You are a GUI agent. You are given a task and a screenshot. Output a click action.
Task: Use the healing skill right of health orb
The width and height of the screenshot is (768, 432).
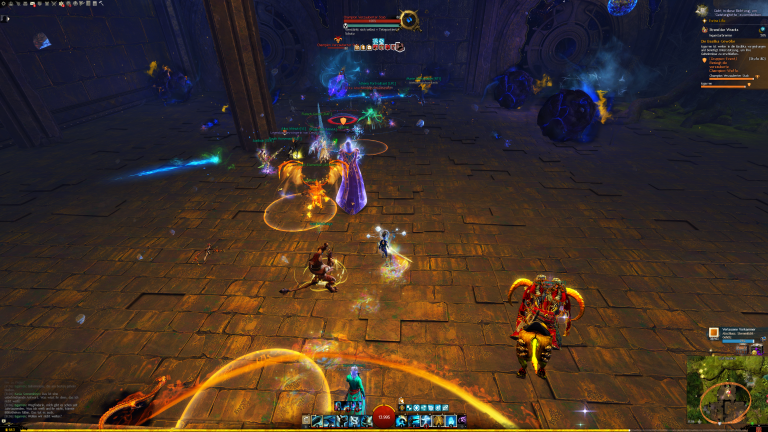click(402, 421)
